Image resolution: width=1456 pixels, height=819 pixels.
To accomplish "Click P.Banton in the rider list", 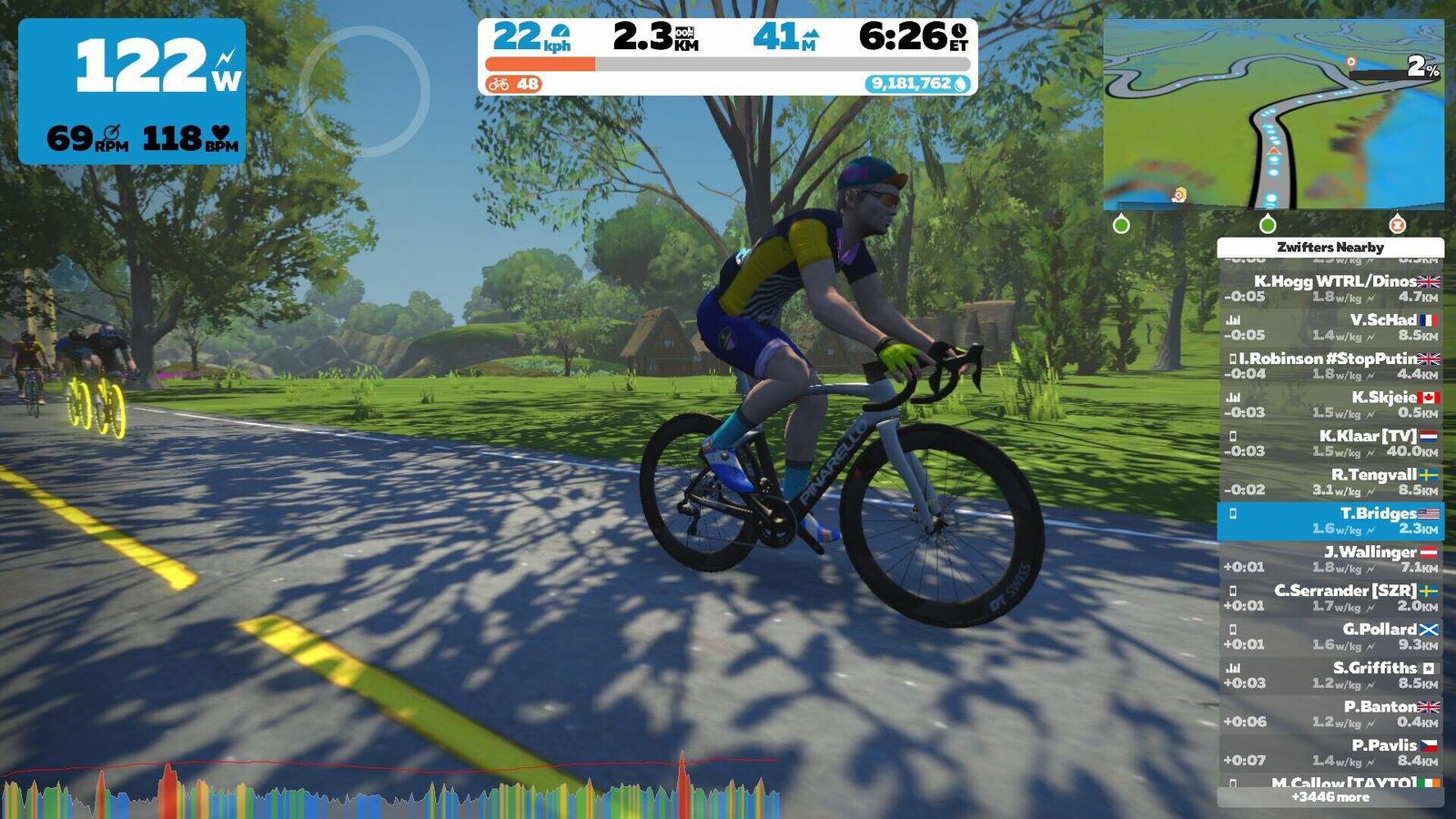I will pyautogui.click(x=1330, y=713).
